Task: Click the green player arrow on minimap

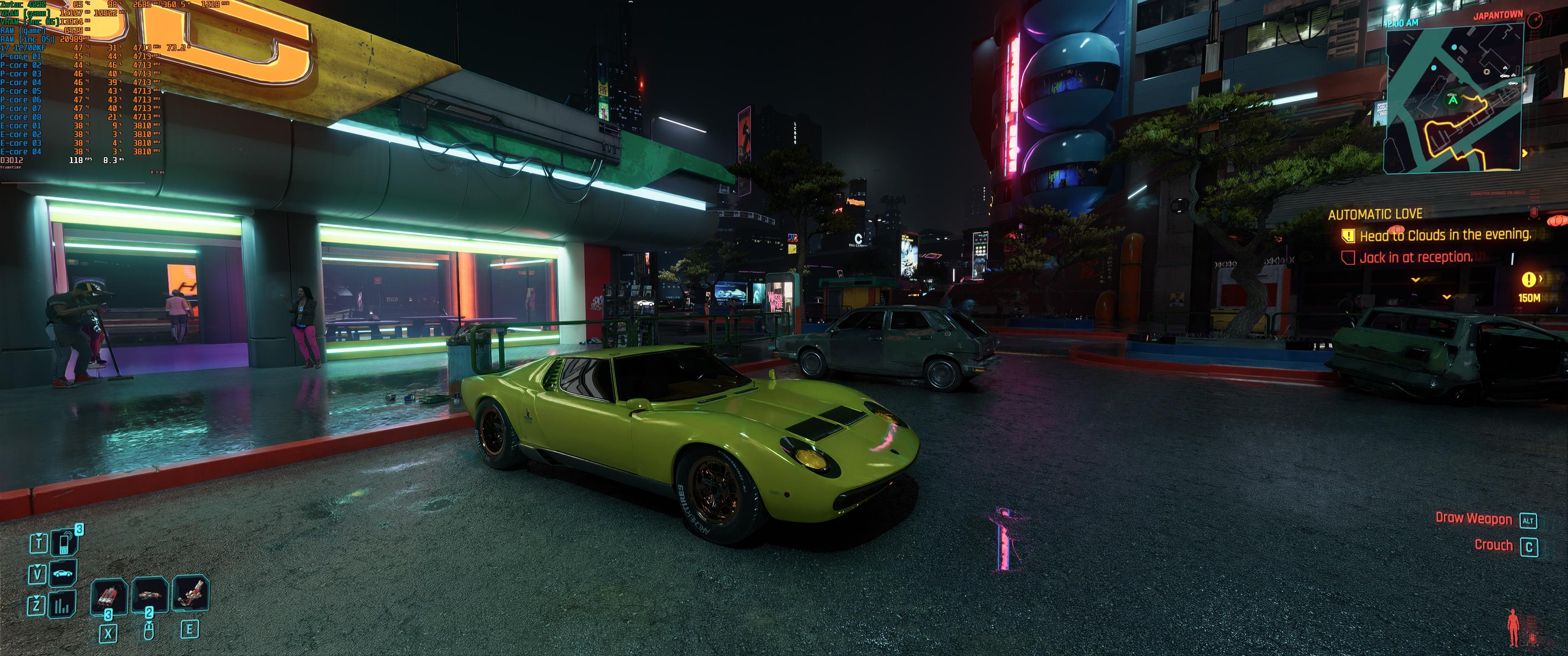Action: [1454, 100]
